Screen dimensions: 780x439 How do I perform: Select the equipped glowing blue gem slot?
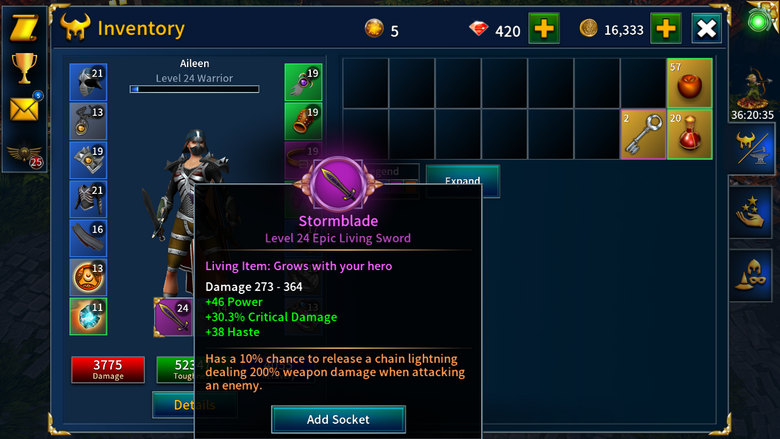pos(88,316)
